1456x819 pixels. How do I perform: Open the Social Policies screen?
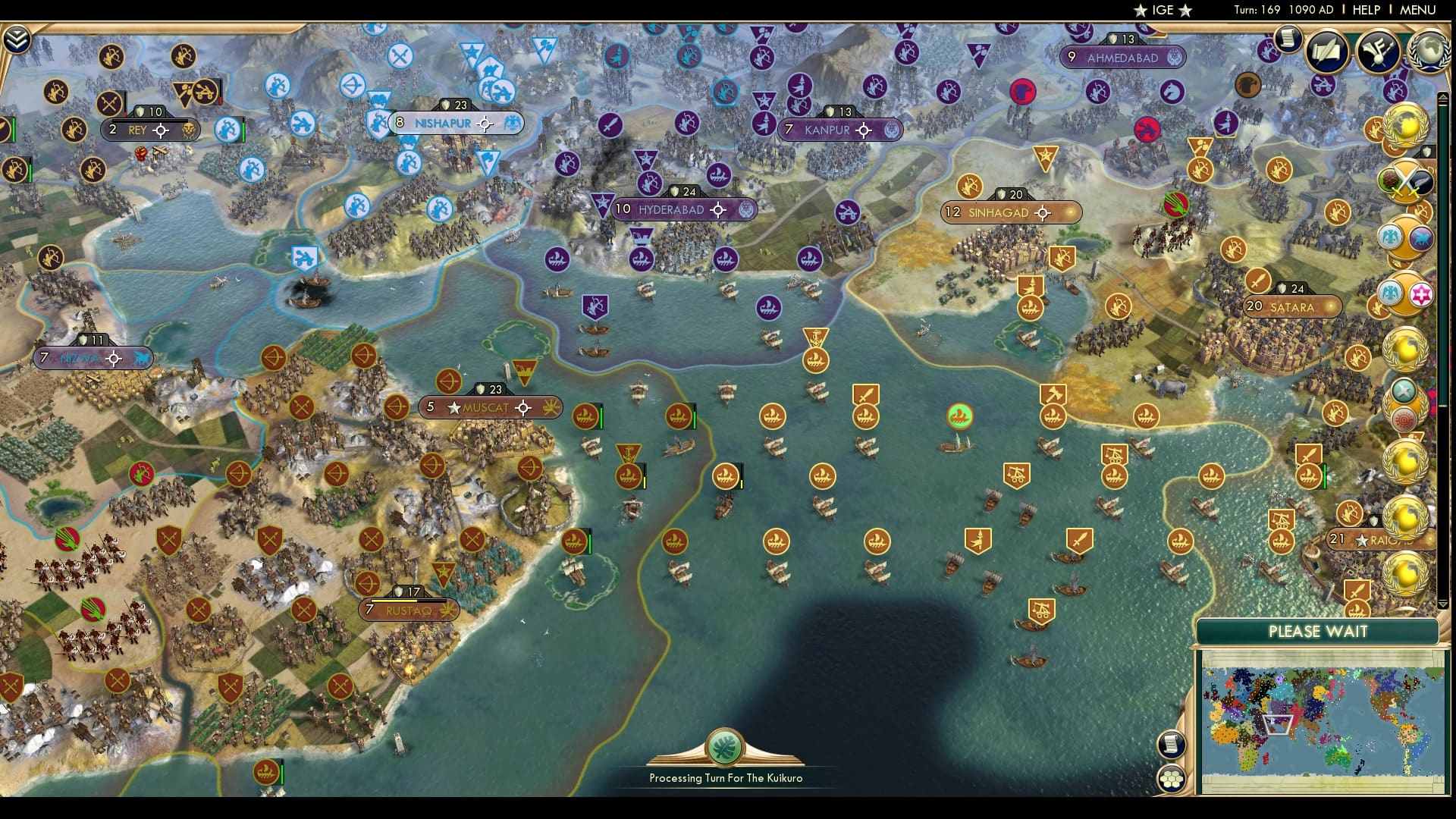tap(1326, 50)
